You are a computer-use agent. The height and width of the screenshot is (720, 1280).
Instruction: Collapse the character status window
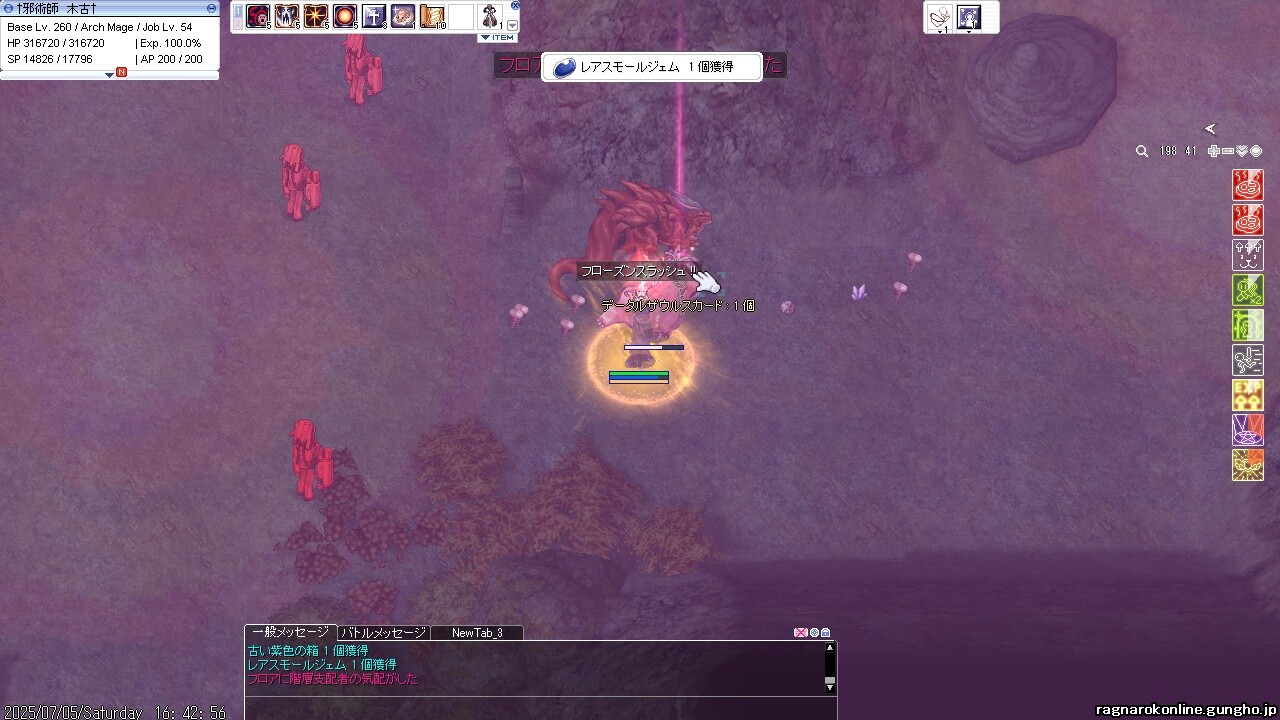point(211,8)
